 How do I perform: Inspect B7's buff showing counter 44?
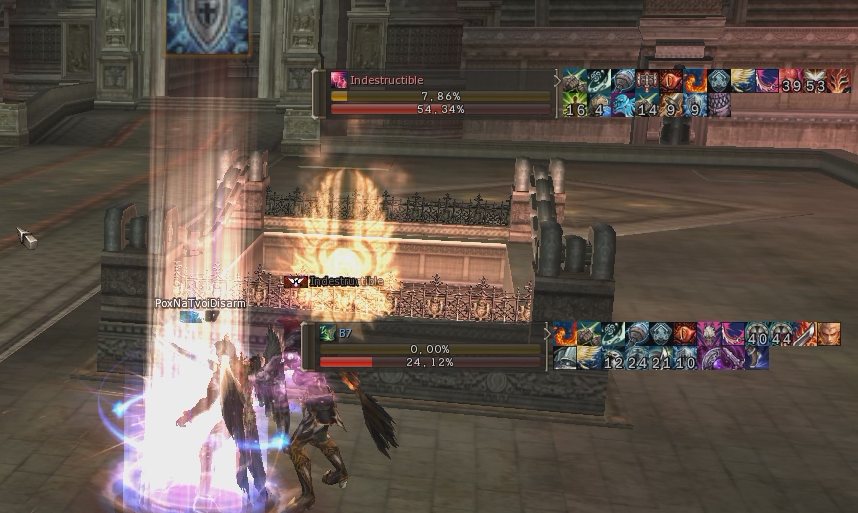click(x=780, y=334)
